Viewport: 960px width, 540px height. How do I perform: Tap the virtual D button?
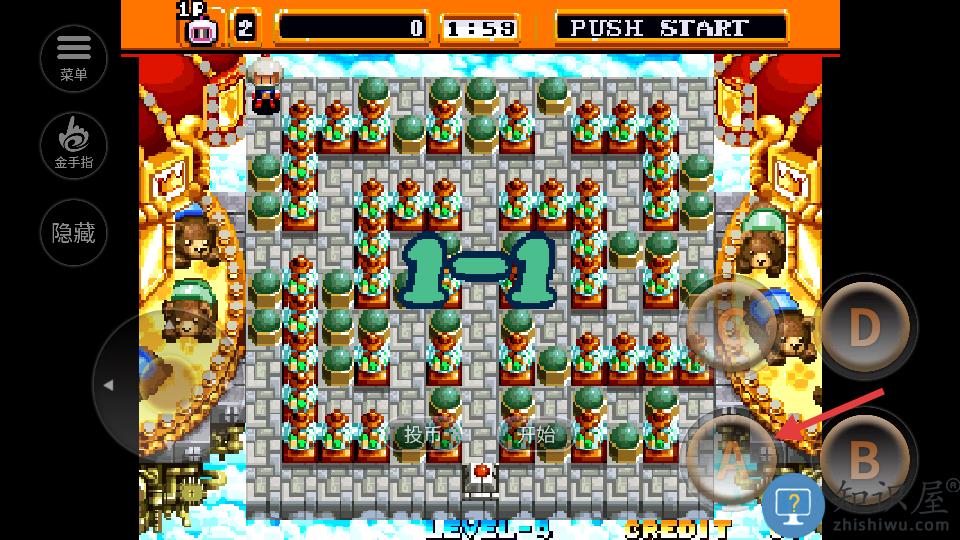pyautogui.click(x=864, y=326)
